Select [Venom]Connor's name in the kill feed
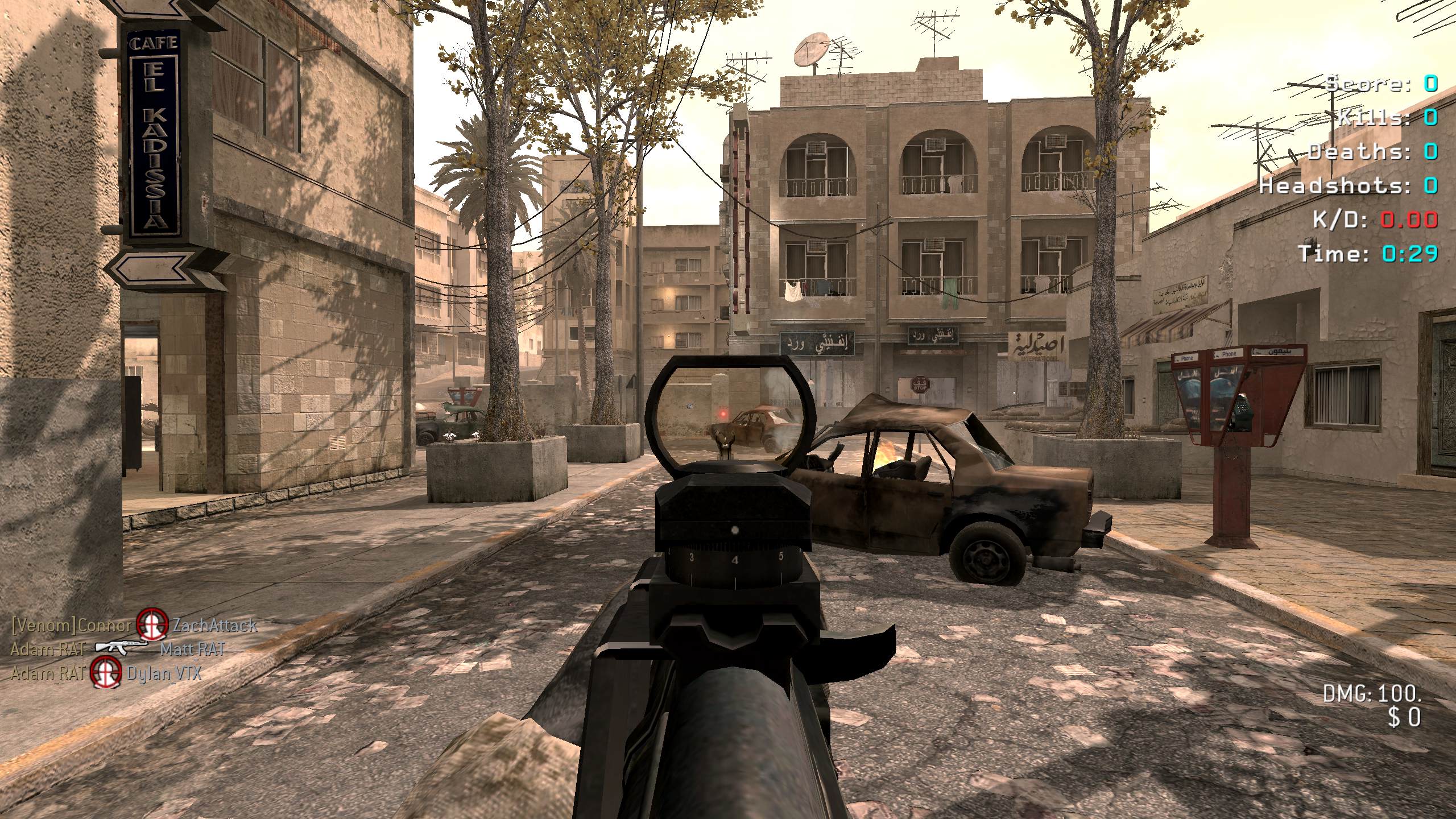 72,625
